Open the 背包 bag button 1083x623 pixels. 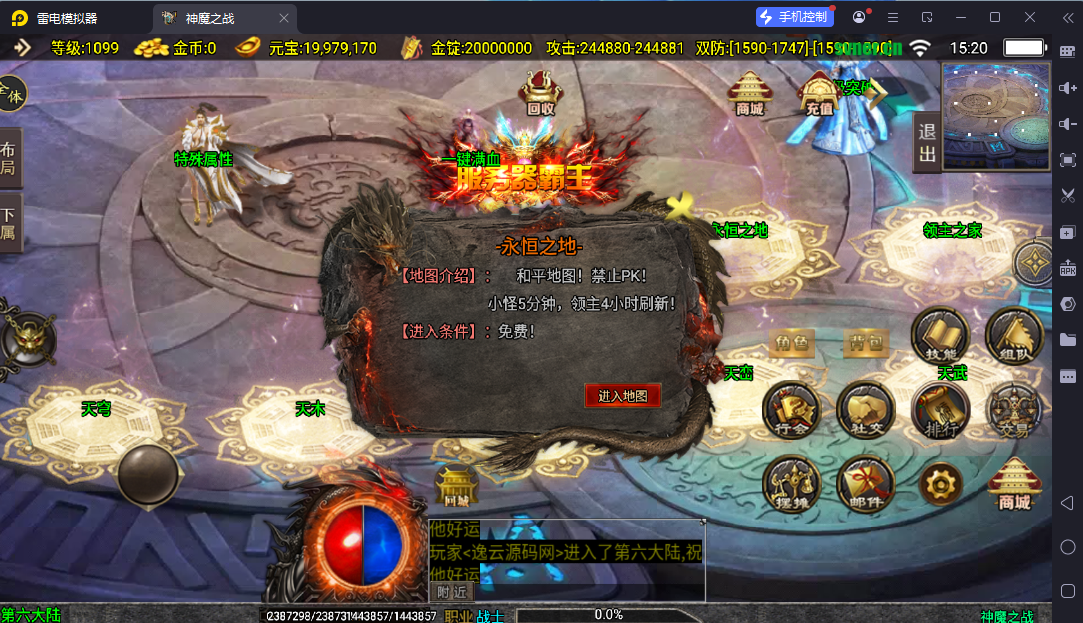tap(866, 344)
